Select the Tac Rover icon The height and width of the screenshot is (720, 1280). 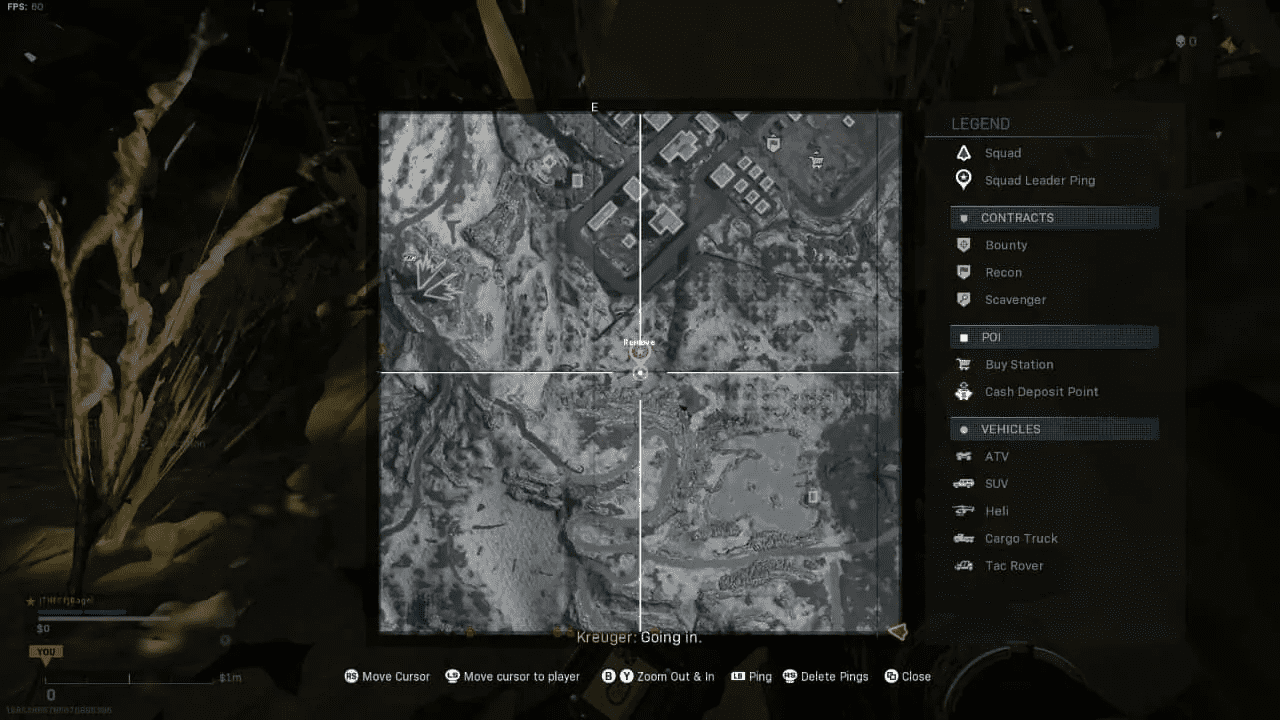963,565
